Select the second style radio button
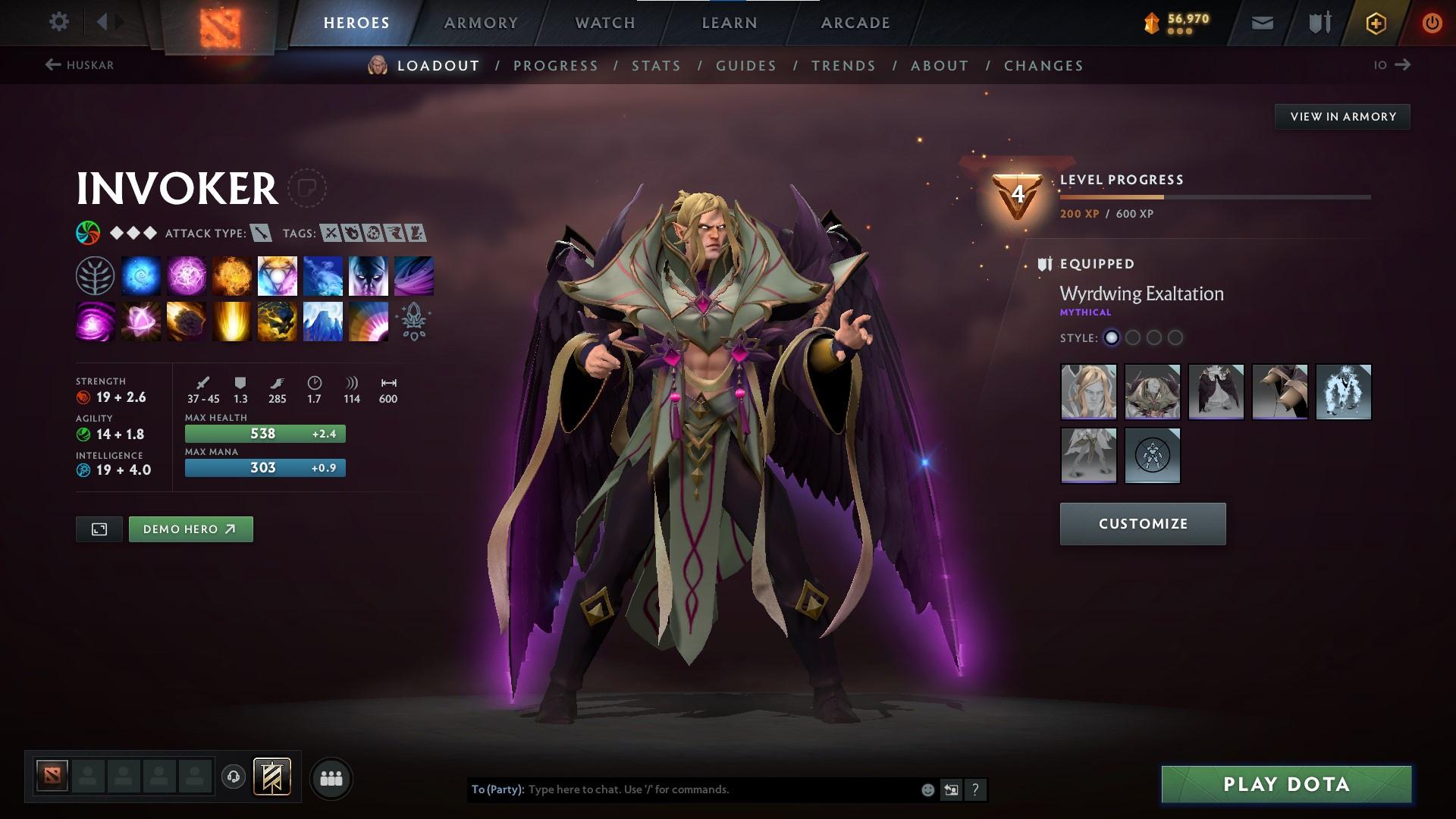The width and height of the screenshot is (1456, 819). 1133,338
